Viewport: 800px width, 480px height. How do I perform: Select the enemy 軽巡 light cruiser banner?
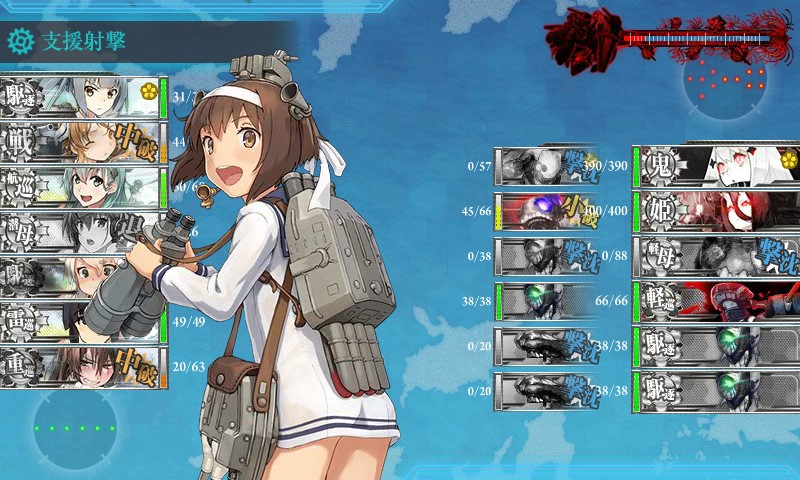pos(715,299)
